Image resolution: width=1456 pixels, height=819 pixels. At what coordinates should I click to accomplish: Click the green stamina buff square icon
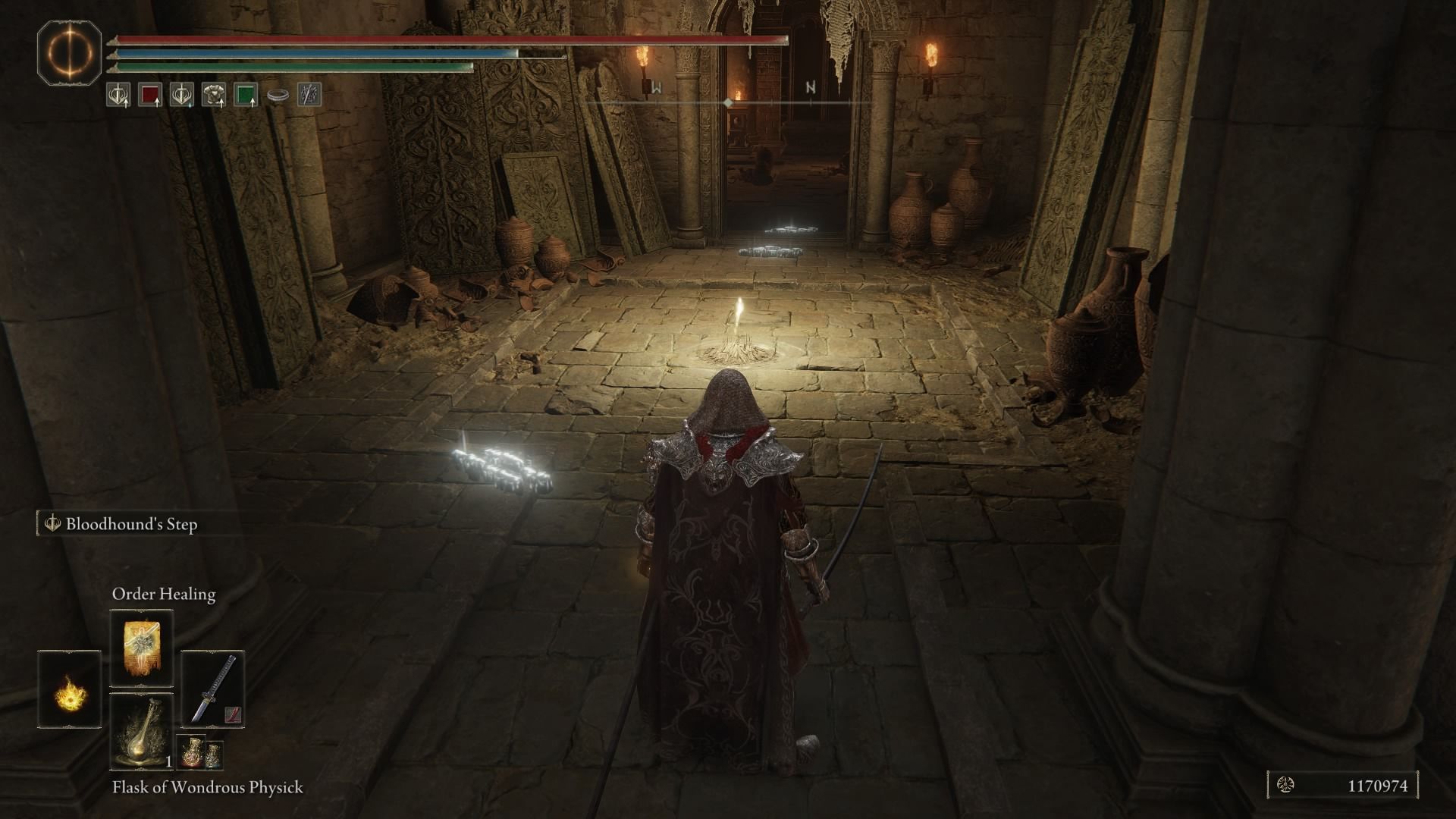[246, 96]
